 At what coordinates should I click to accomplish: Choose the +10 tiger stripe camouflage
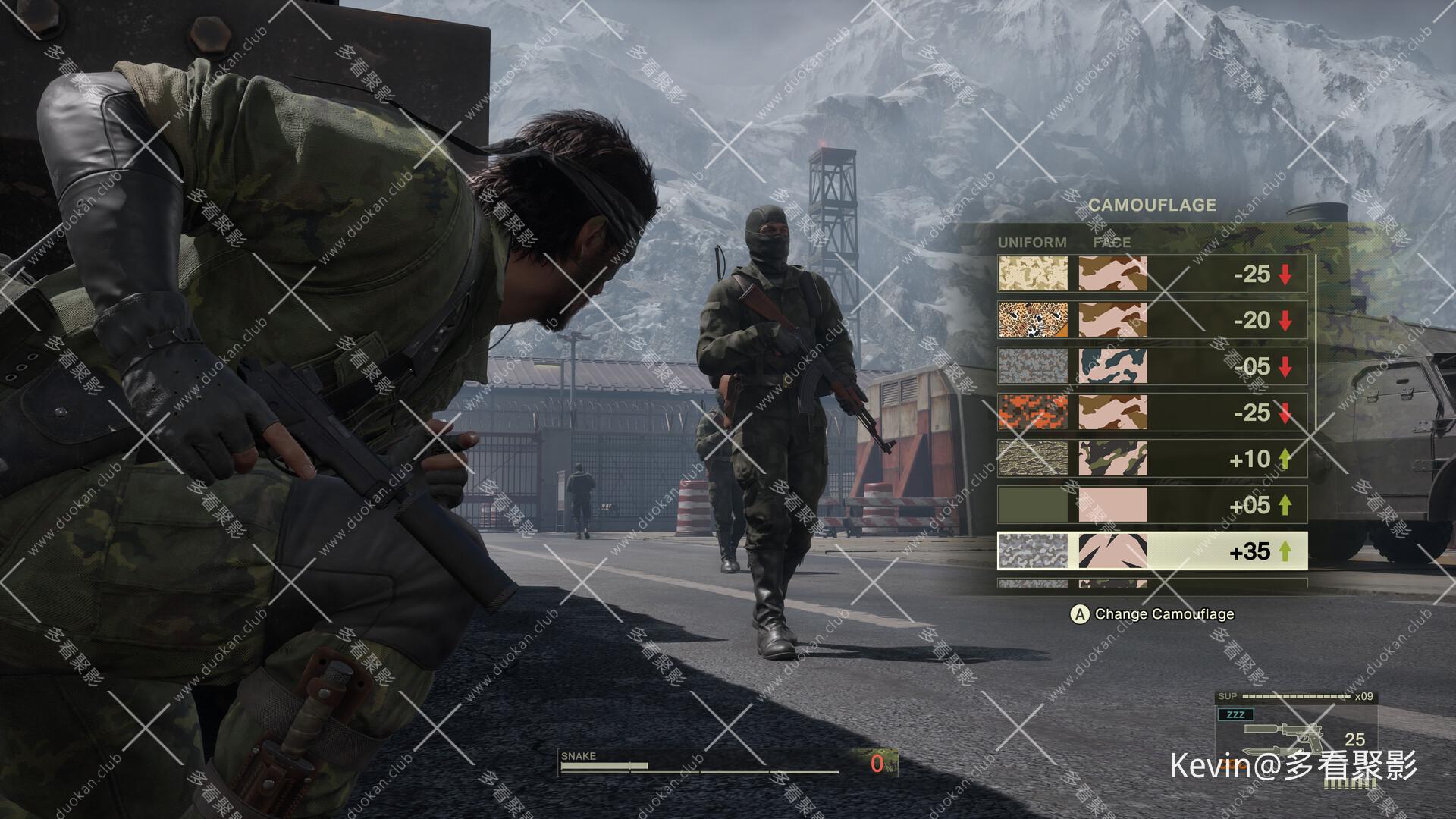click(x=1152, y=459)
